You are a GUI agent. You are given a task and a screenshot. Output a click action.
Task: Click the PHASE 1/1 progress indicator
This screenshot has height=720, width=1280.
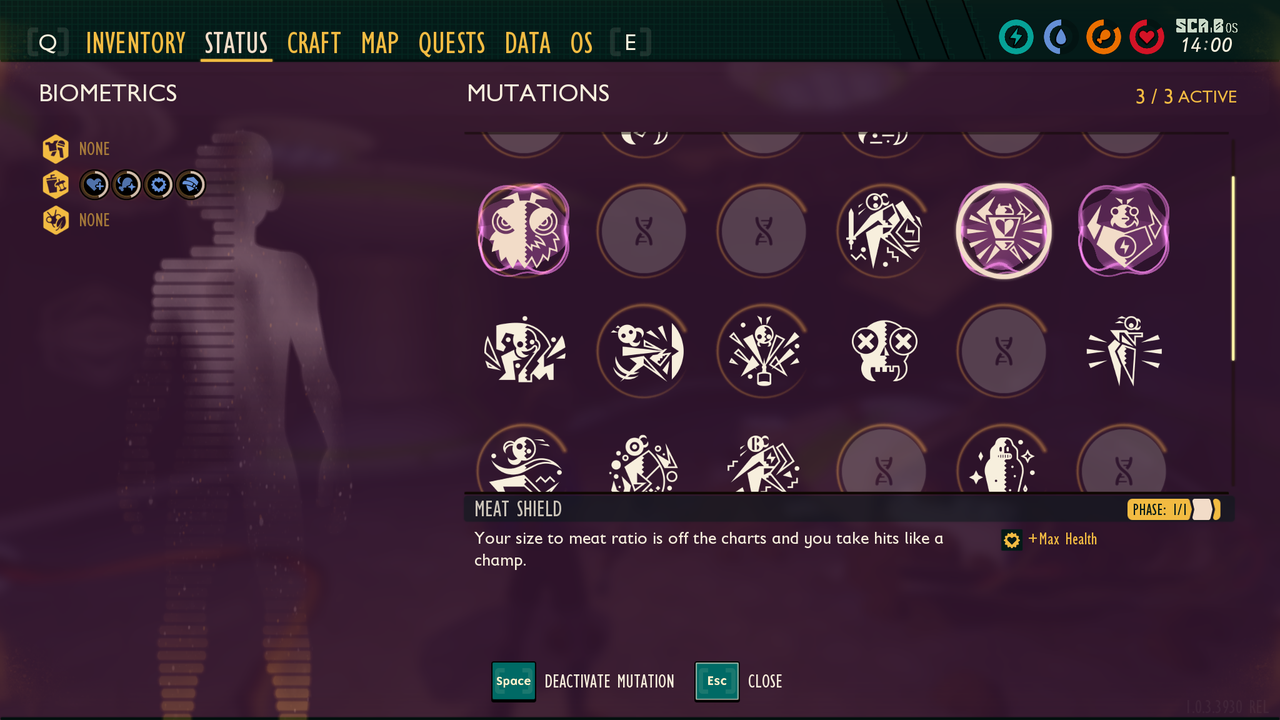pos(1171,509)
